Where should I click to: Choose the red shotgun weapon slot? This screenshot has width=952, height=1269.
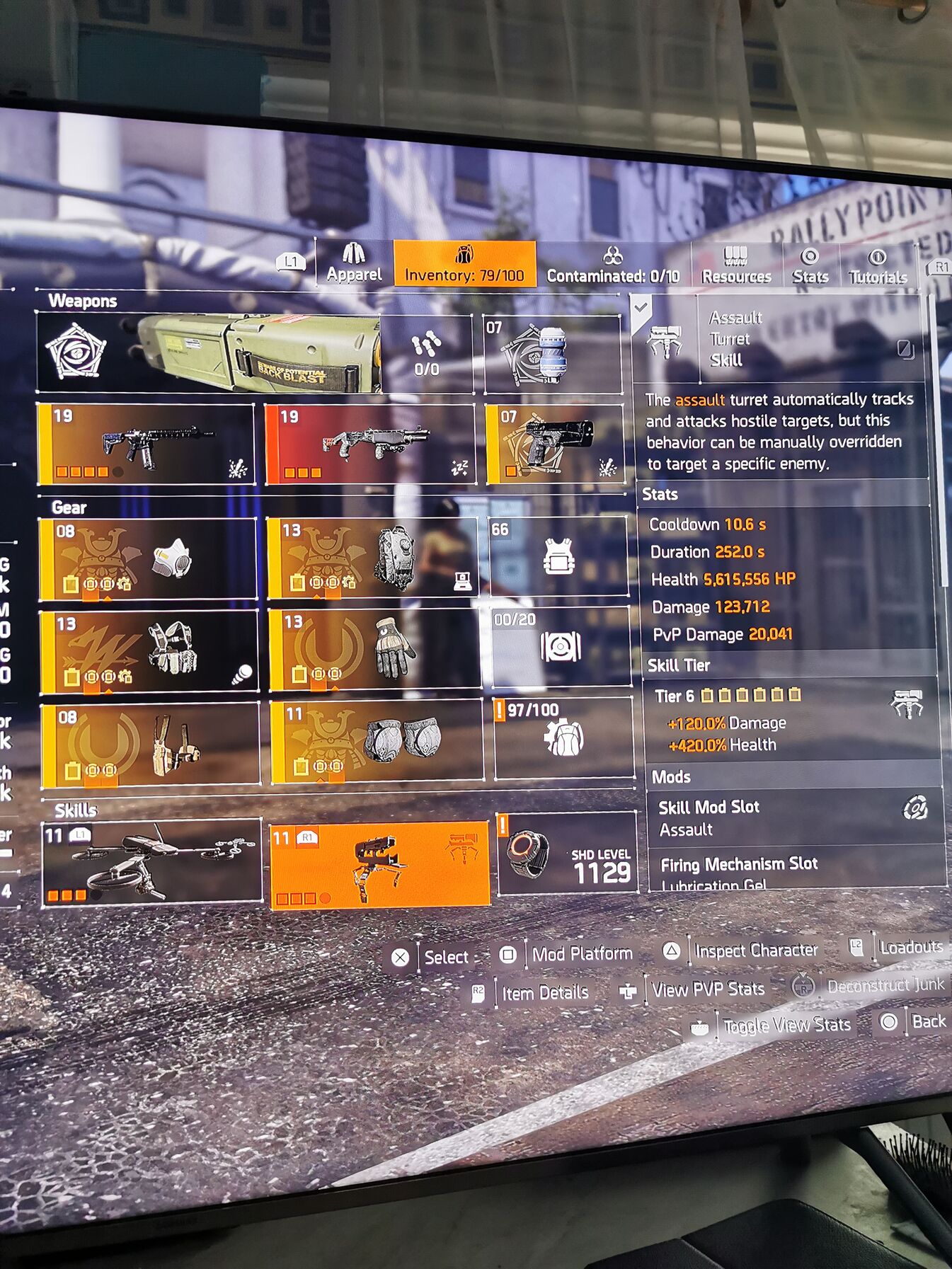(370, 444)
